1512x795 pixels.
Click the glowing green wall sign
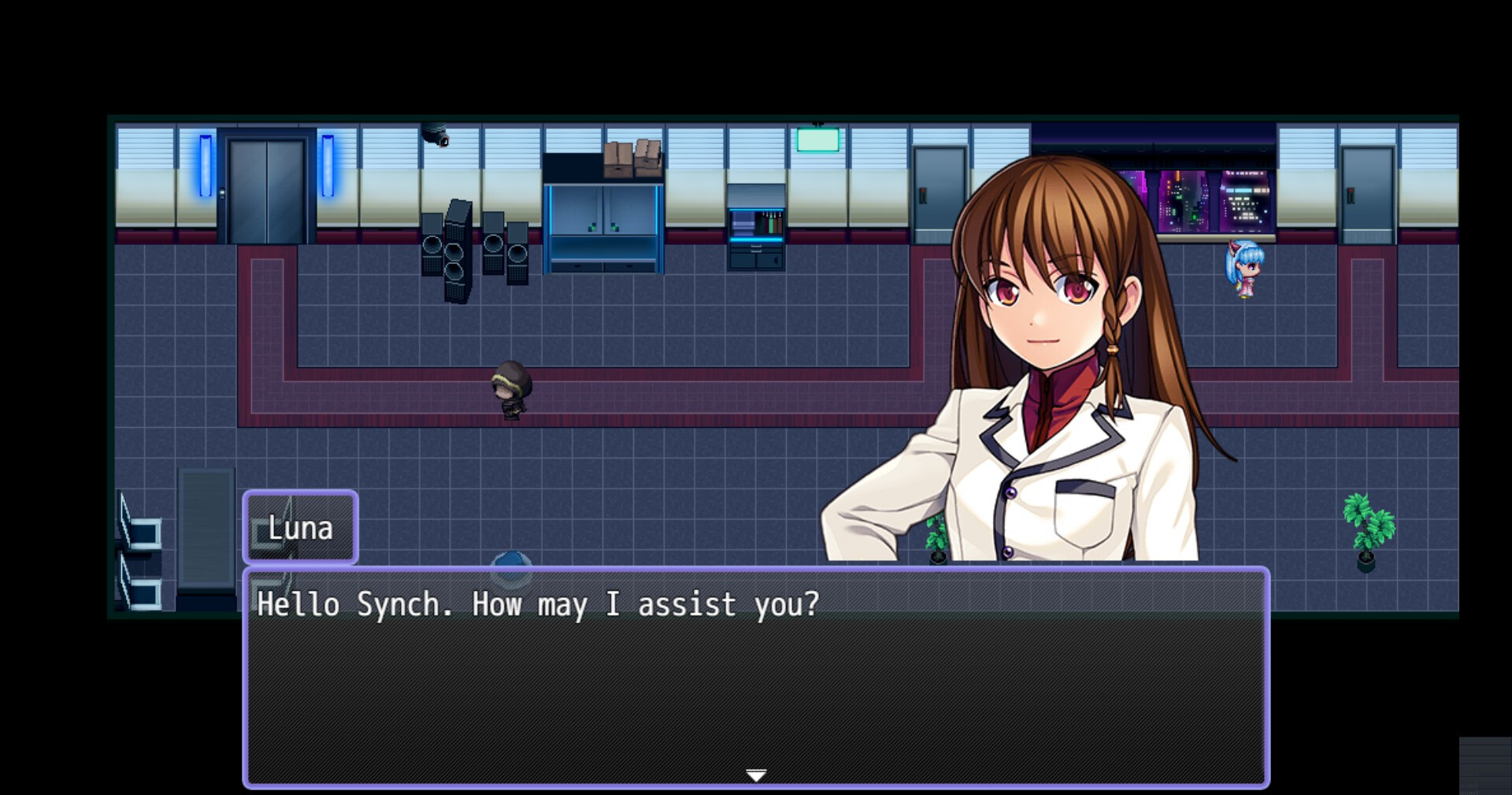[817, 142]
